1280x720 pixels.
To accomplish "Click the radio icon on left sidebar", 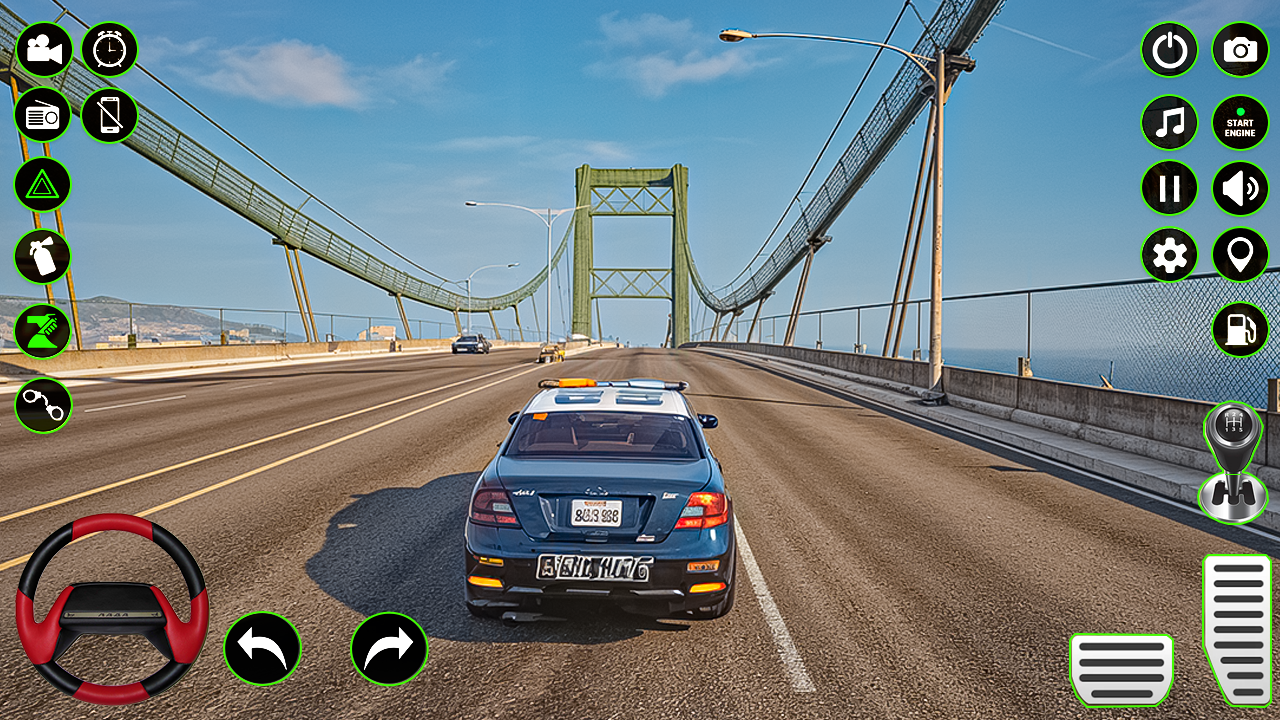I will tap(45, 115).
